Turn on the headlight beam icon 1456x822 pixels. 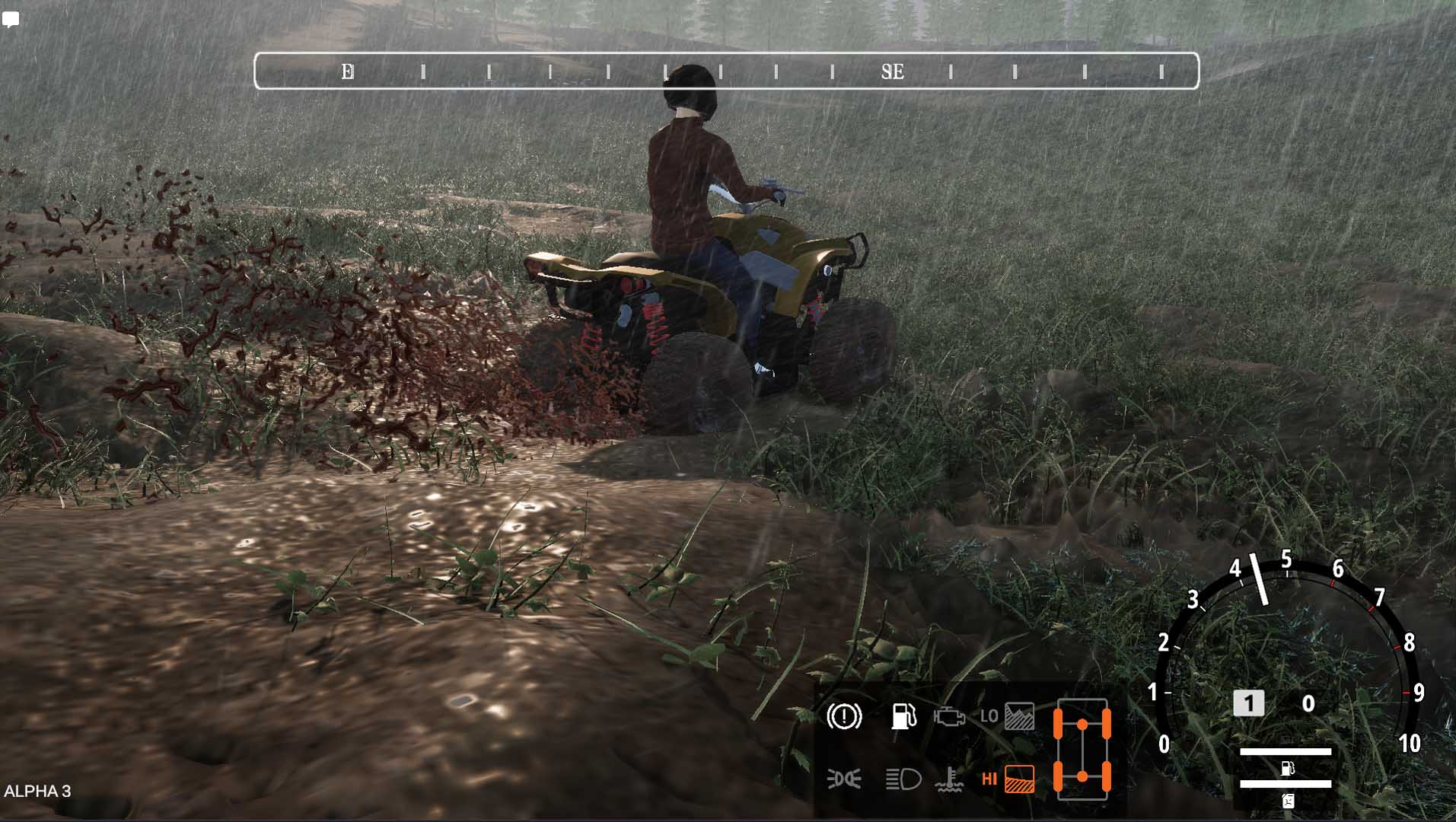[903, 779]
